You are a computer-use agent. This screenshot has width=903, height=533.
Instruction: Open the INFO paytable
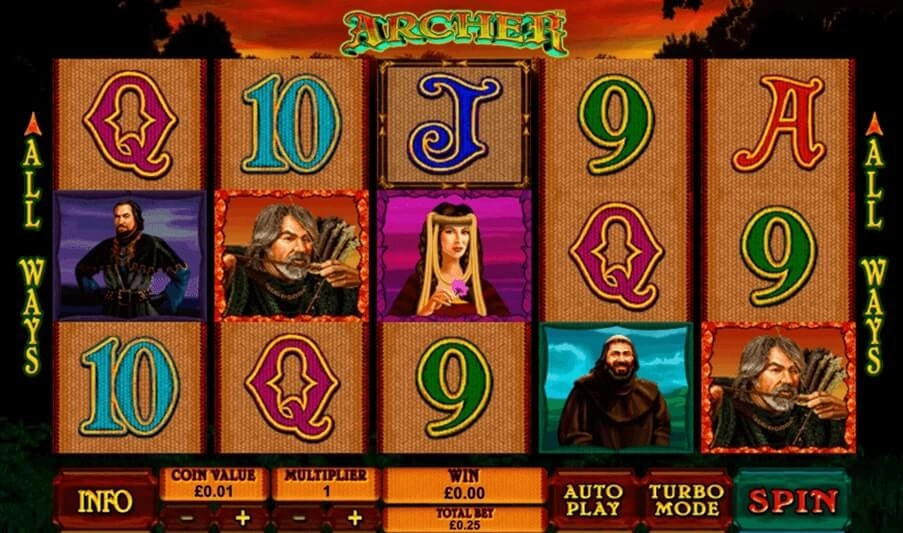tap(105, 499)
